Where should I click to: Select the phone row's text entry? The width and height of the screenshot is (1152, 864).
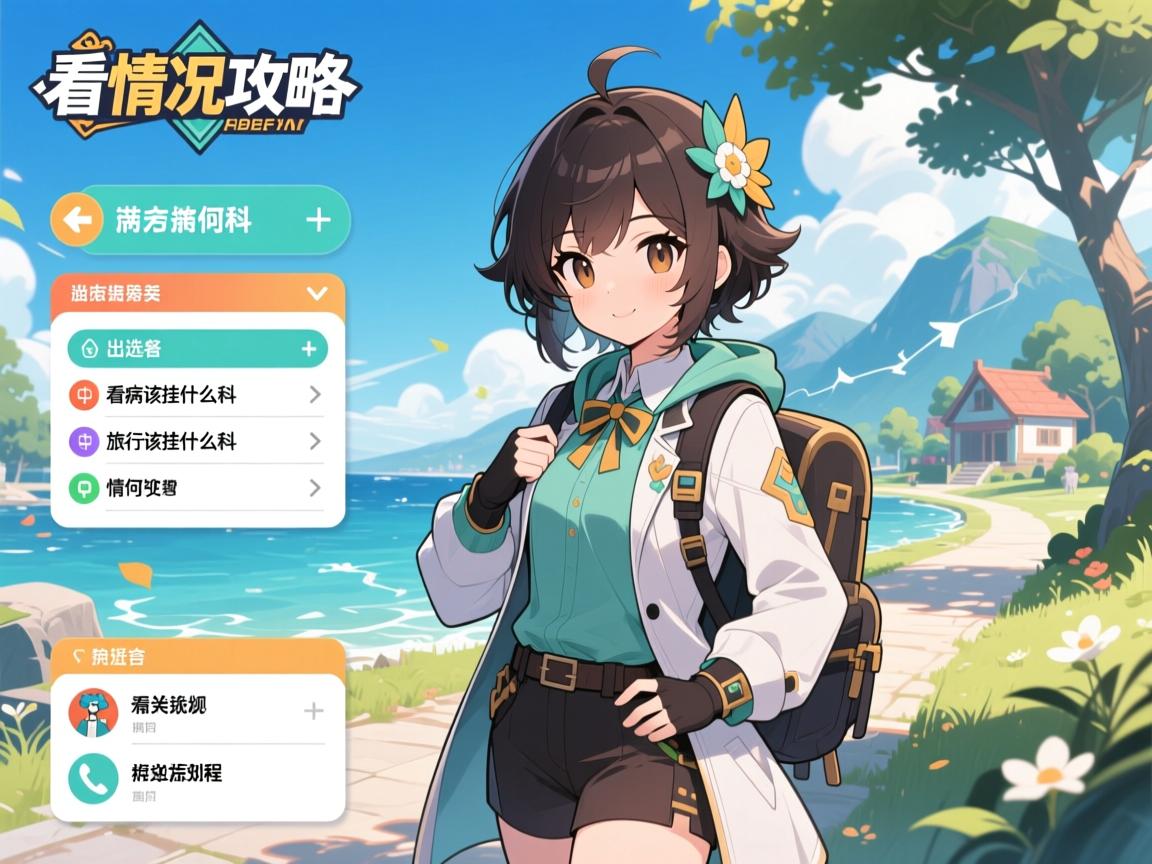(176, 773)
